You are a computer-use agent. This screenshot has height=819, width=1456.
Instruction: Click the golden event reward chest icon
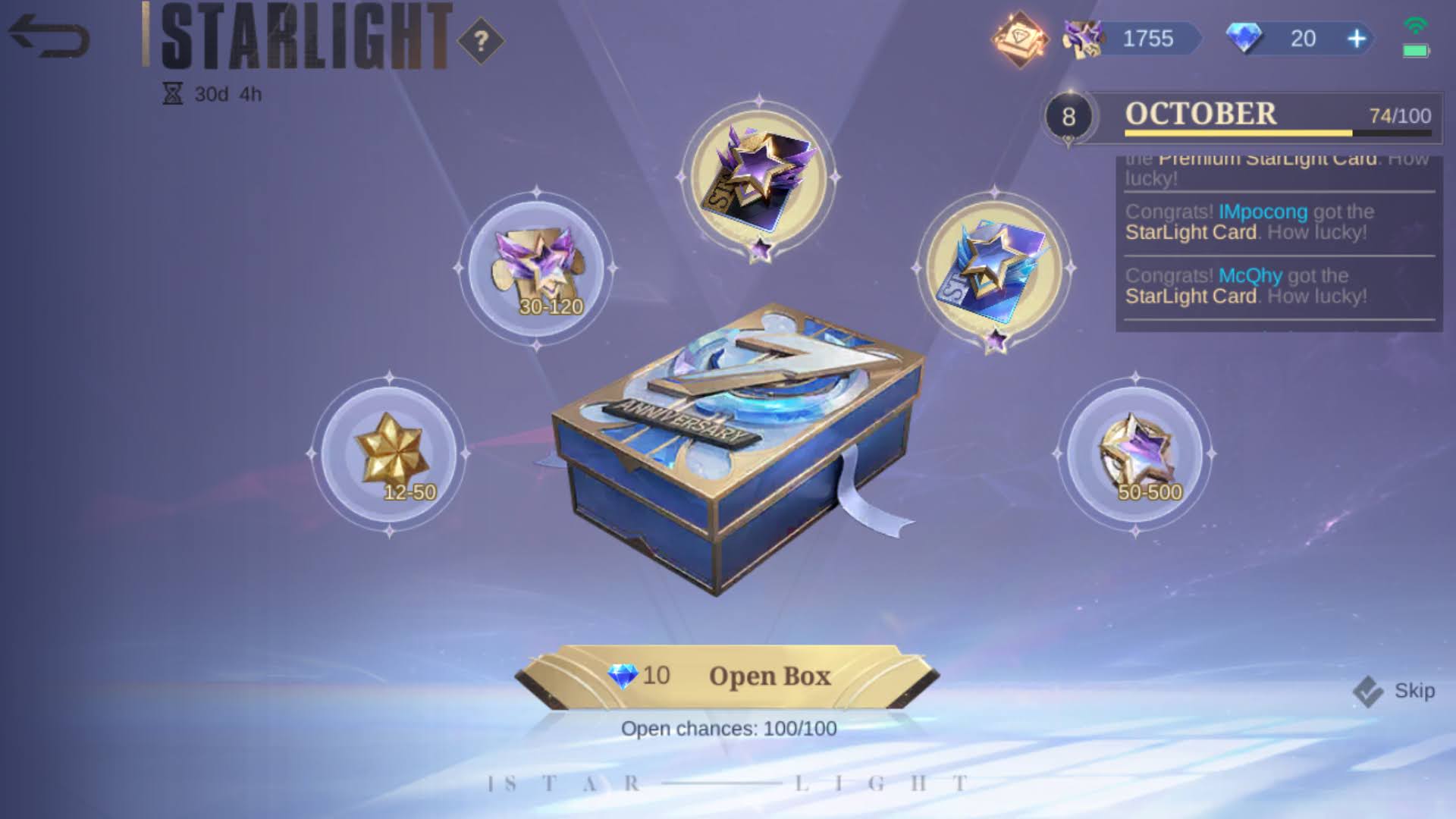(1020, 37)
